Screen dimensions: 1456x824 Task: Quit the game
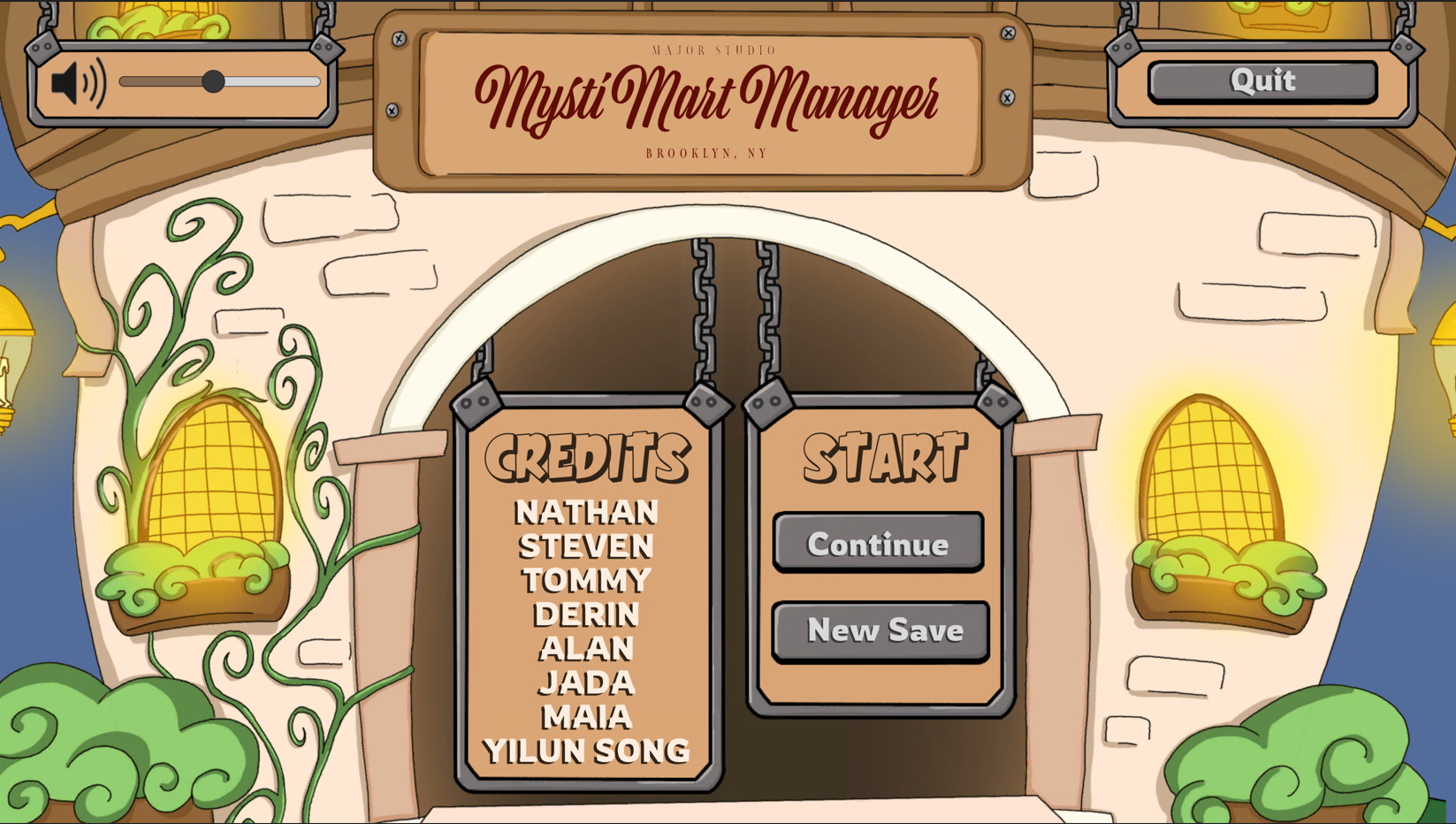[x=1262, y=80]
